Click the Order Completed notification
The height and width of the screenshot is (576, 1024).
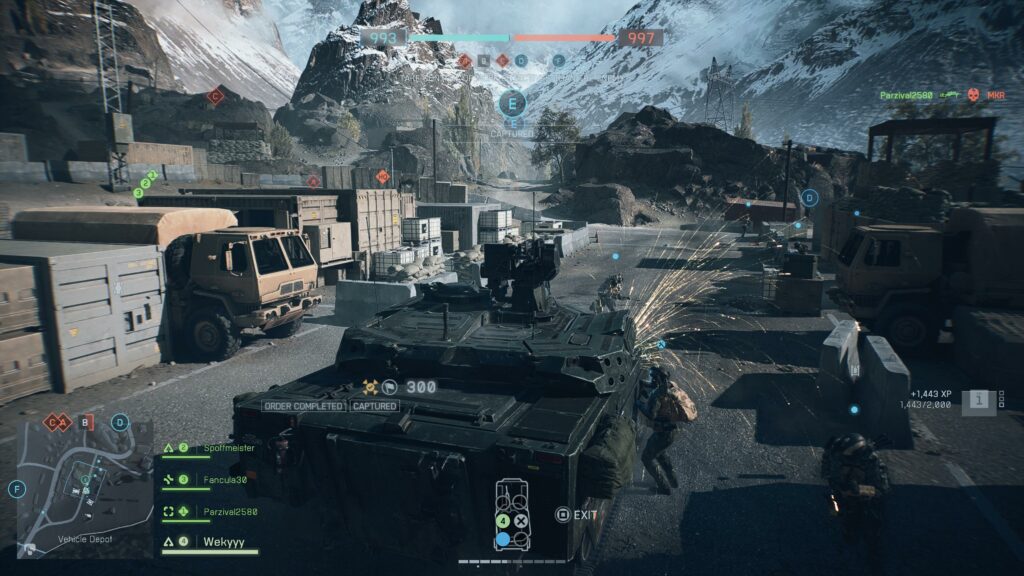click(304, 406)
